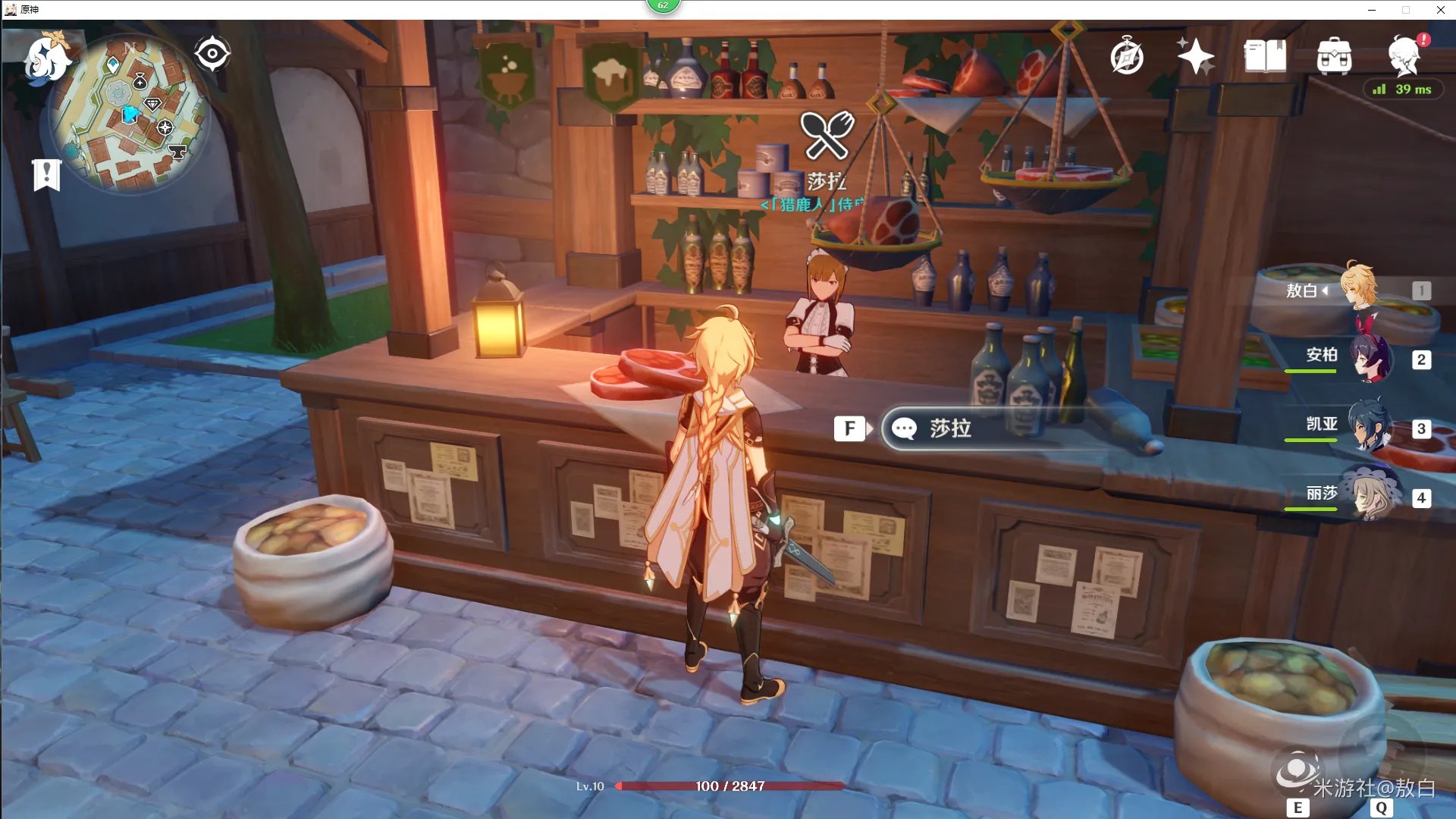The width and height of the screenshot is (1456, 819).
Task: Open the quest journal book icon
Action: pyautogui.click(x=1265, y=56)
